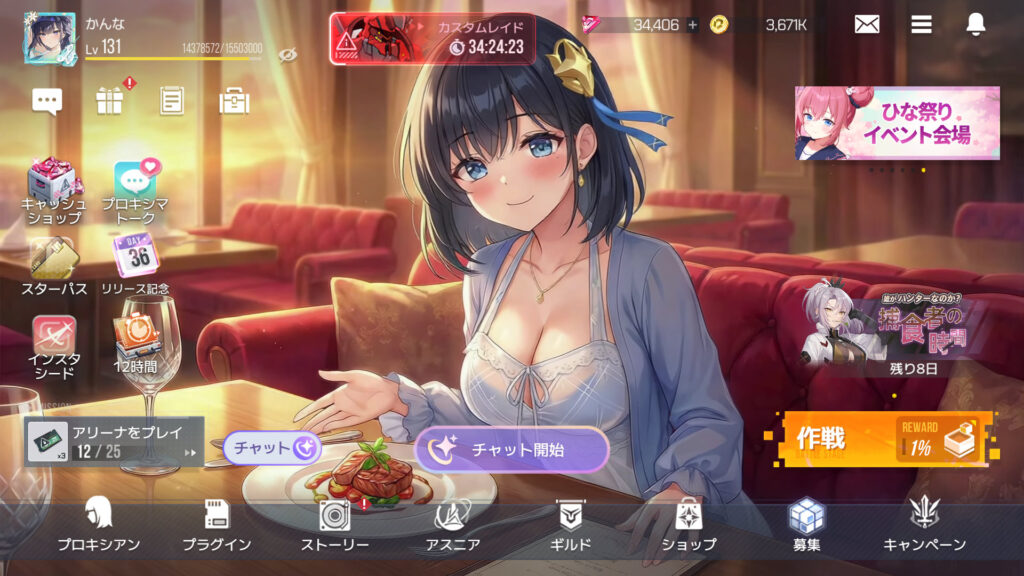Open the ひな祭り event venue banner
Image resolution: width=1024 pixels, height=576 pixels.
(x=897, y=123)
